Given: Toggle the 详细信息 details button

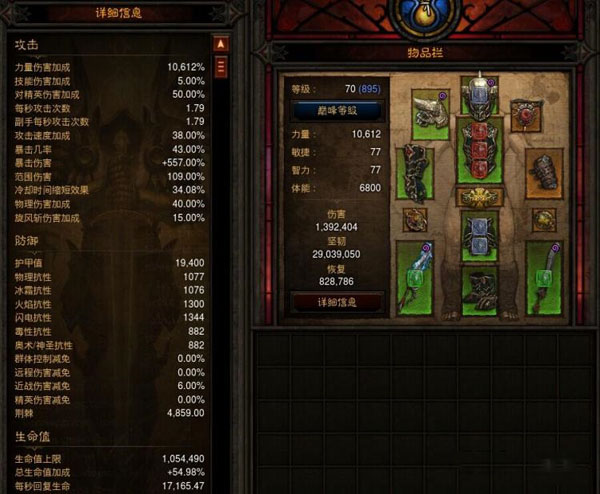Looking at the screenshot, I should pos(322,300).
